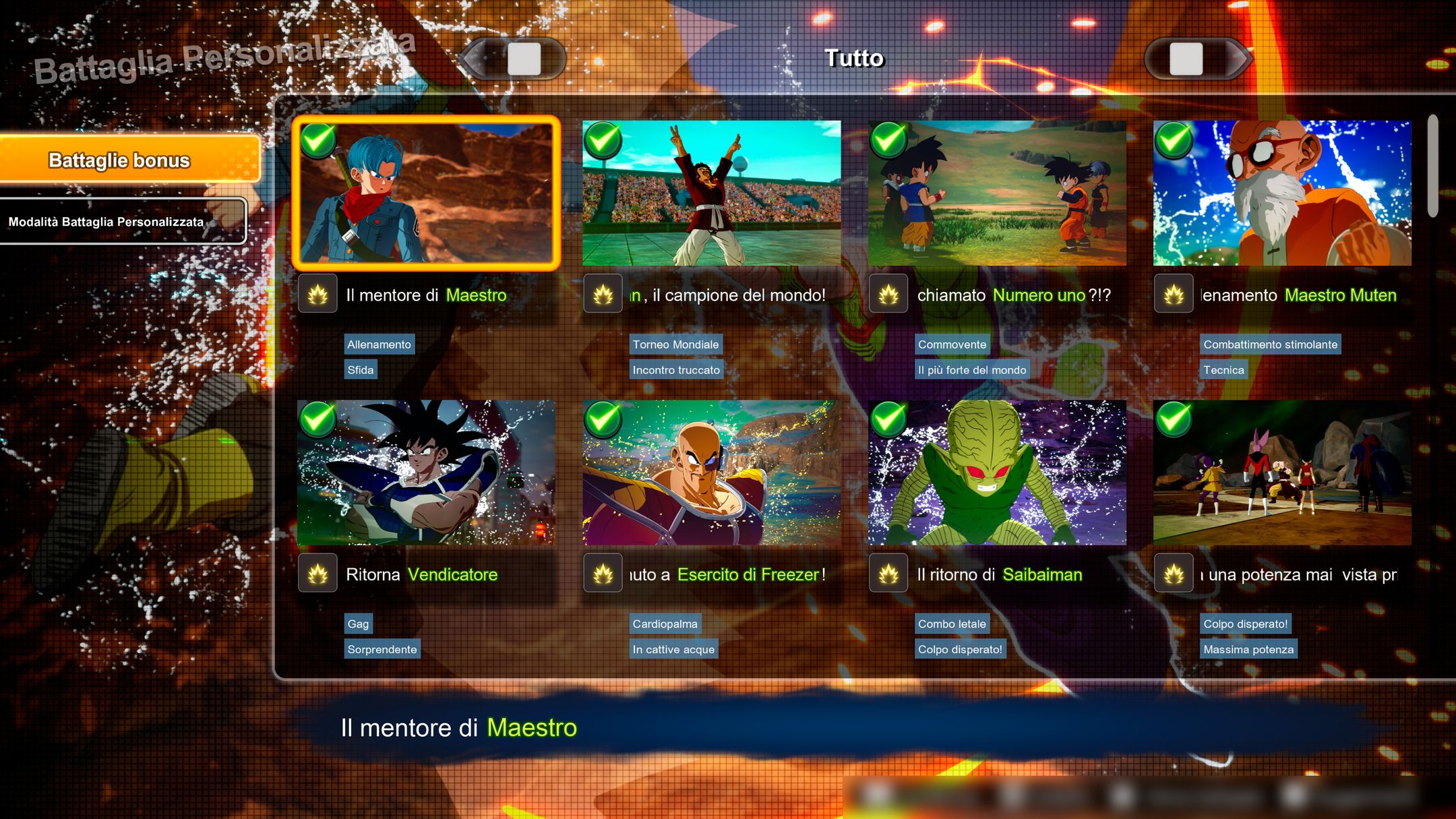Select the Nappa battle thumbnail
1456x819 pixels.
(x=711, y=472)
